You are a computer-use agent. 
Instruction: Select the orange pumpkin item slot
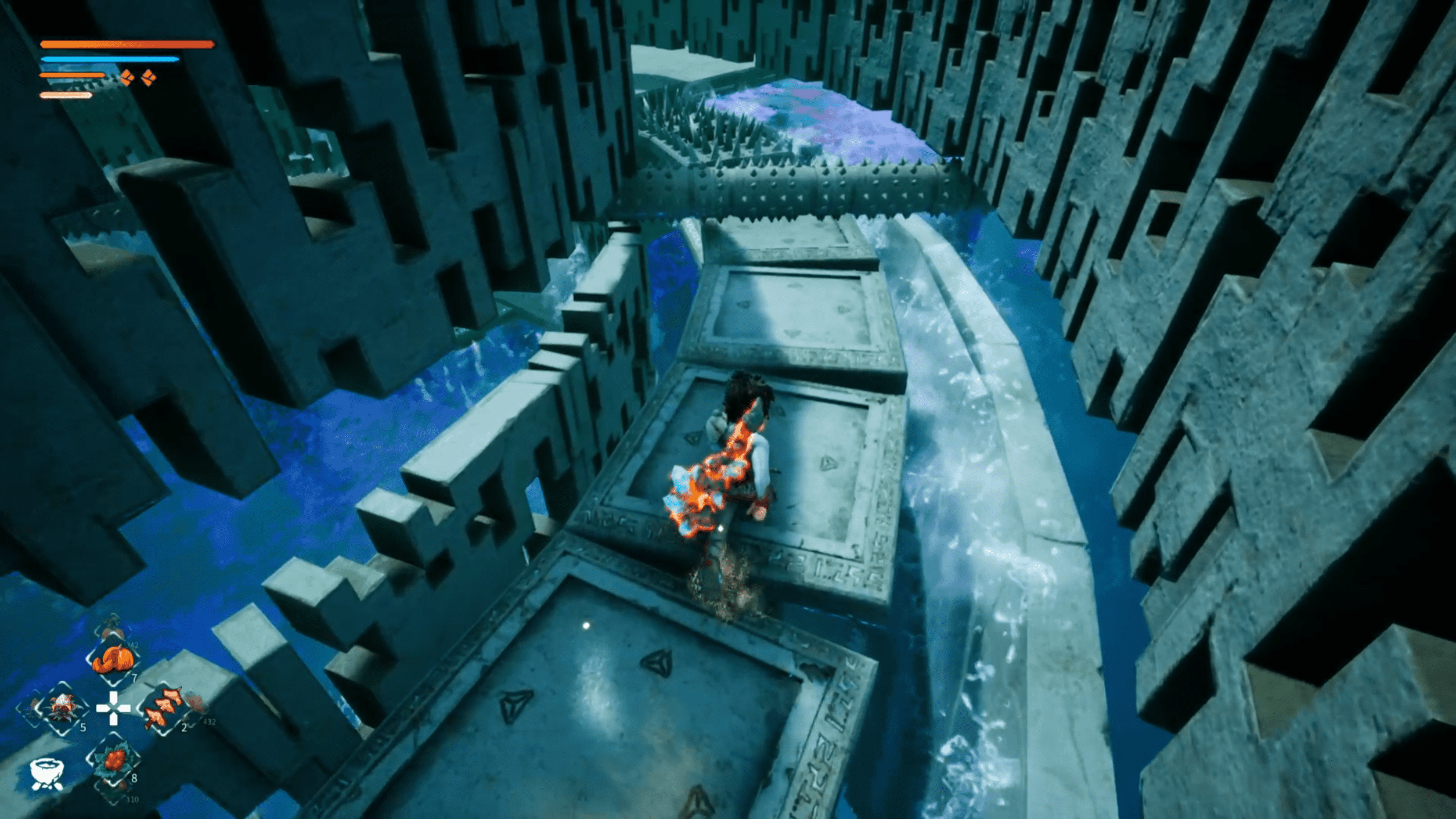point(114,660)
